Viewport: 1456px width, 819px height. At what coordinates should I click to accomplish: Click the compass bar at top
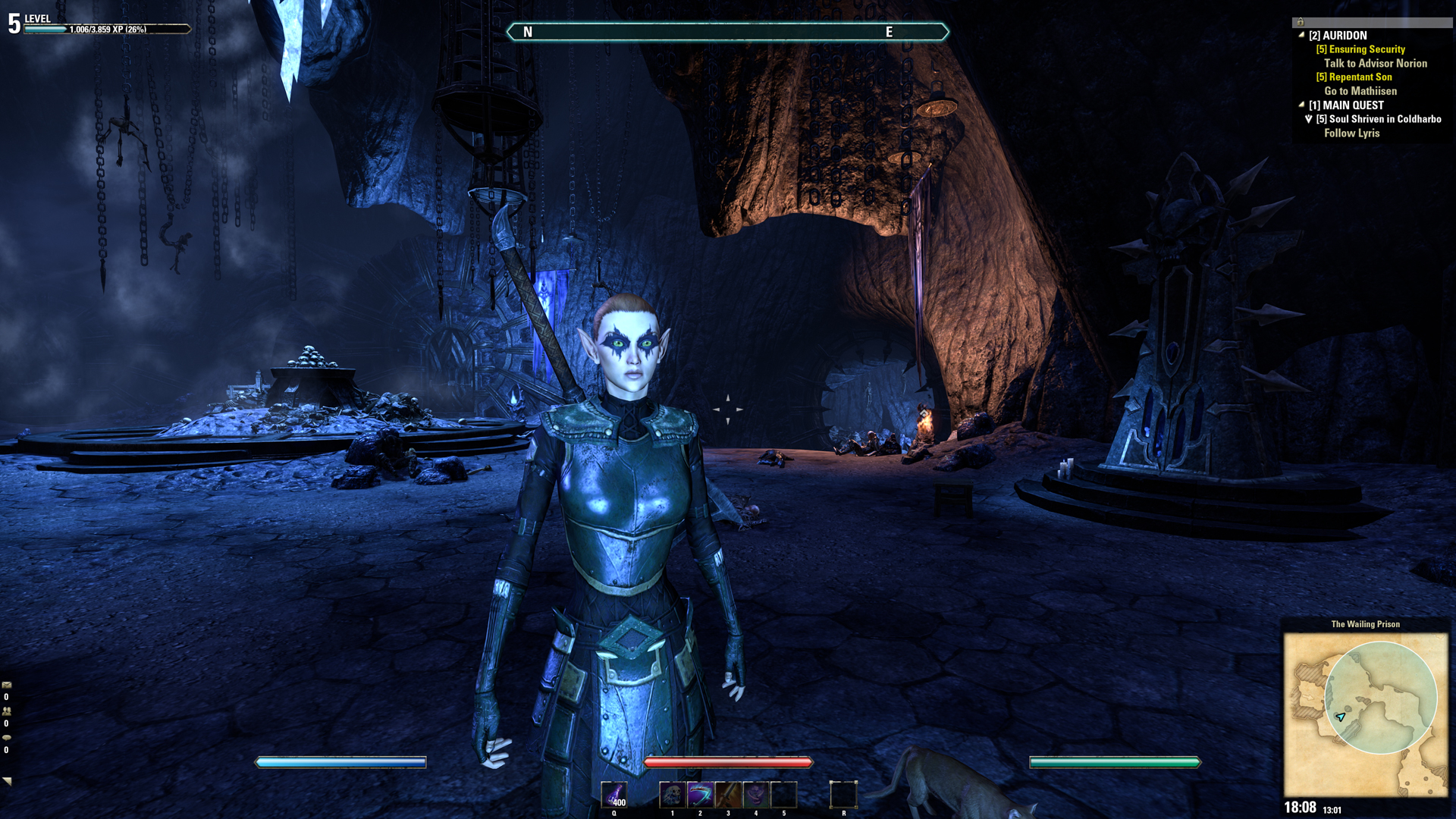point(727,32)
